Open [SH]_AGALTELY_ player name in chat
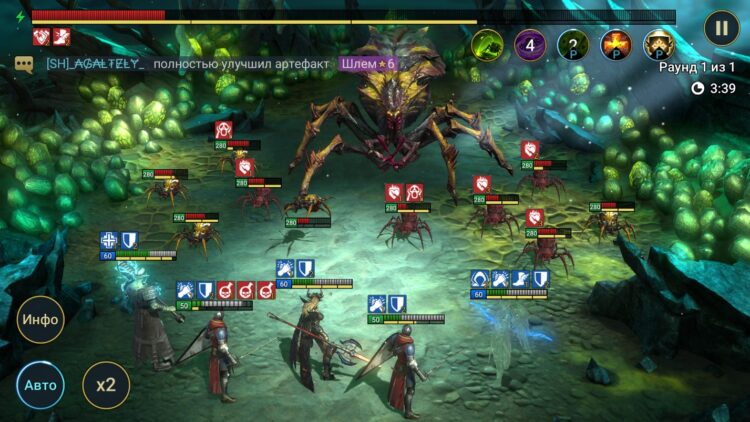Image resolution: width=750 pixels, height=422 pixels. tap(95, 64)
